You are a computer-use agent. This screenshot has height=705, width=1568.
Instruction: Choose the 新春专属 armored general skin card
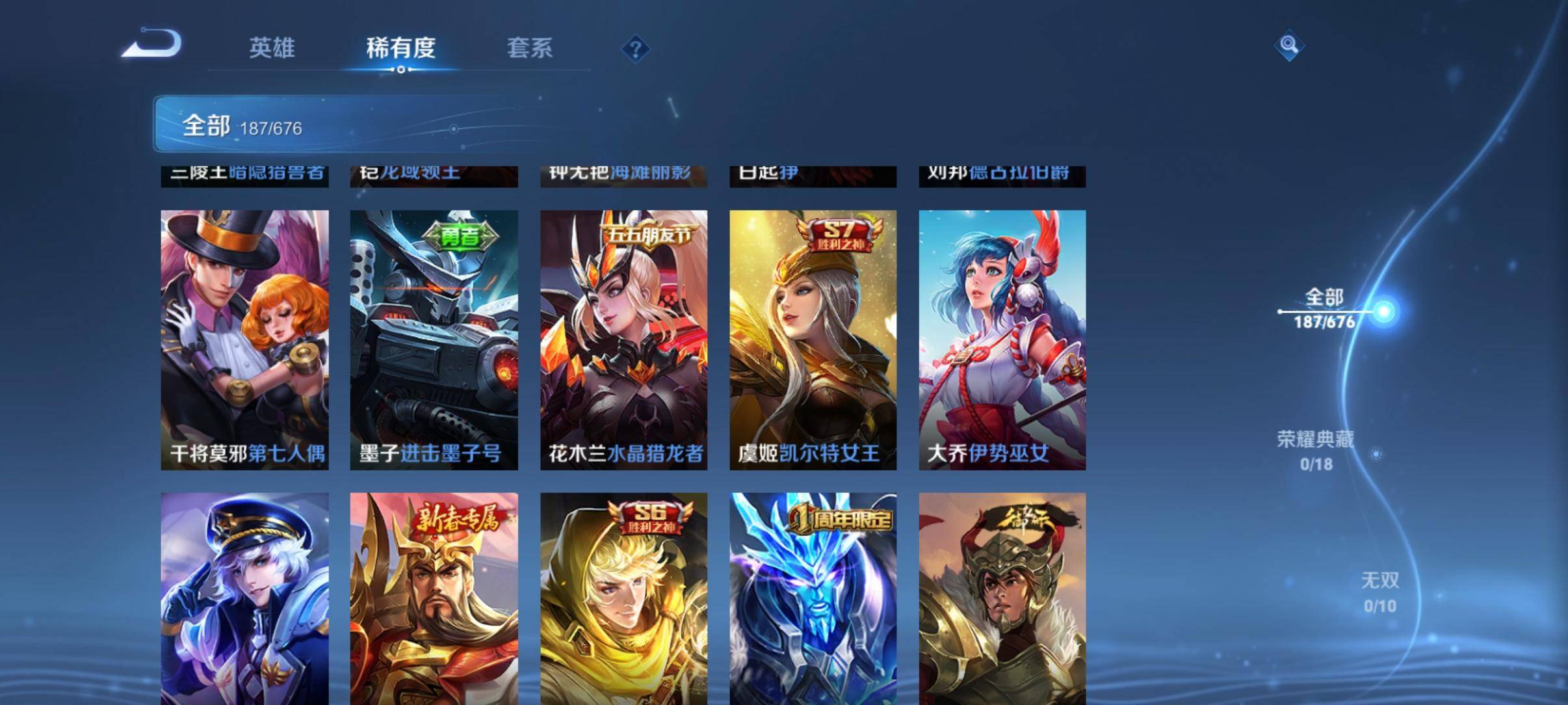click(434, 598)
